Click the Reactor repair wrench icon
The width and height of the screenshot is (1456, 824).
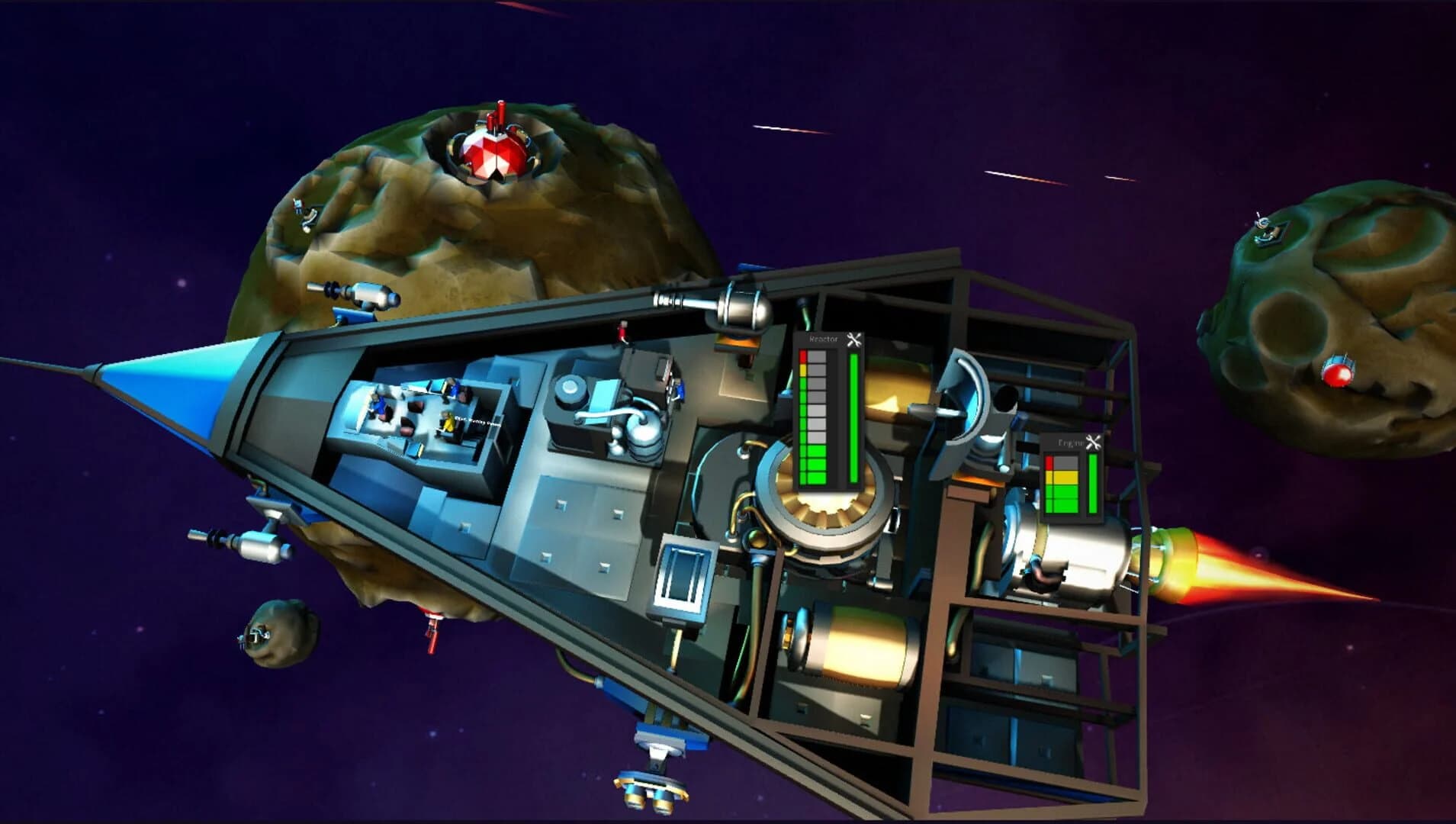pos(854,341)
